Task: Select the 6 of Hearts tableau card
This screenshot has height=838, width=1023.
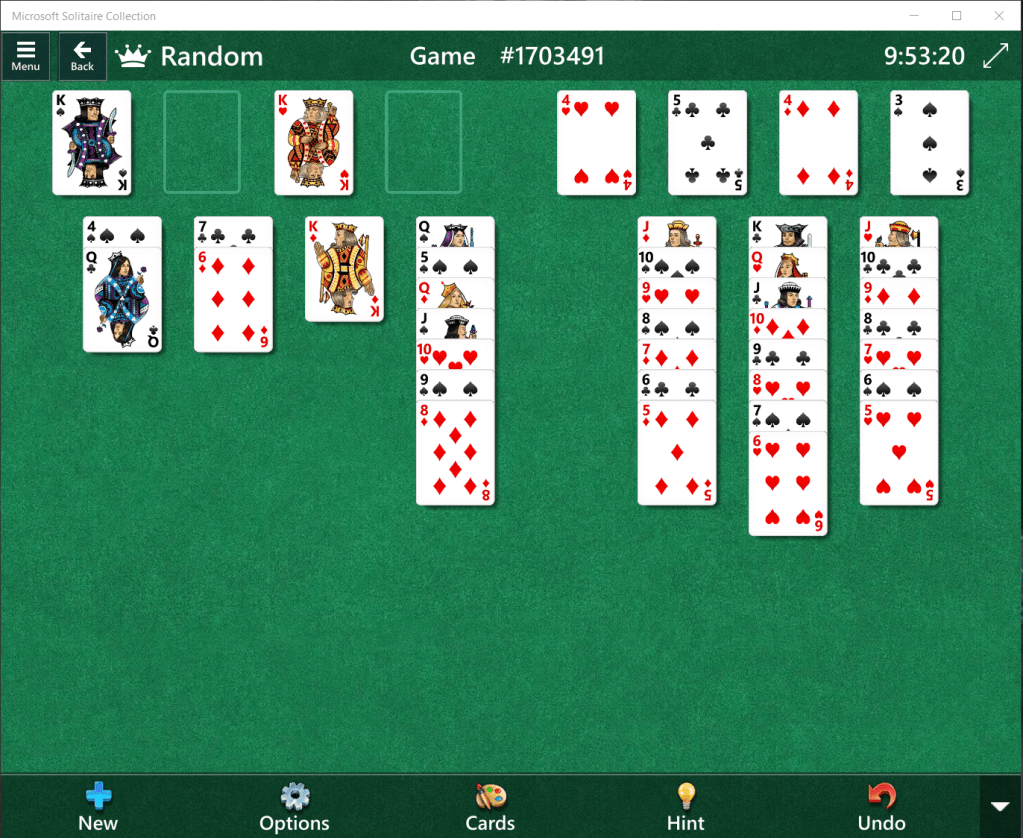Action: click(788, 483)
